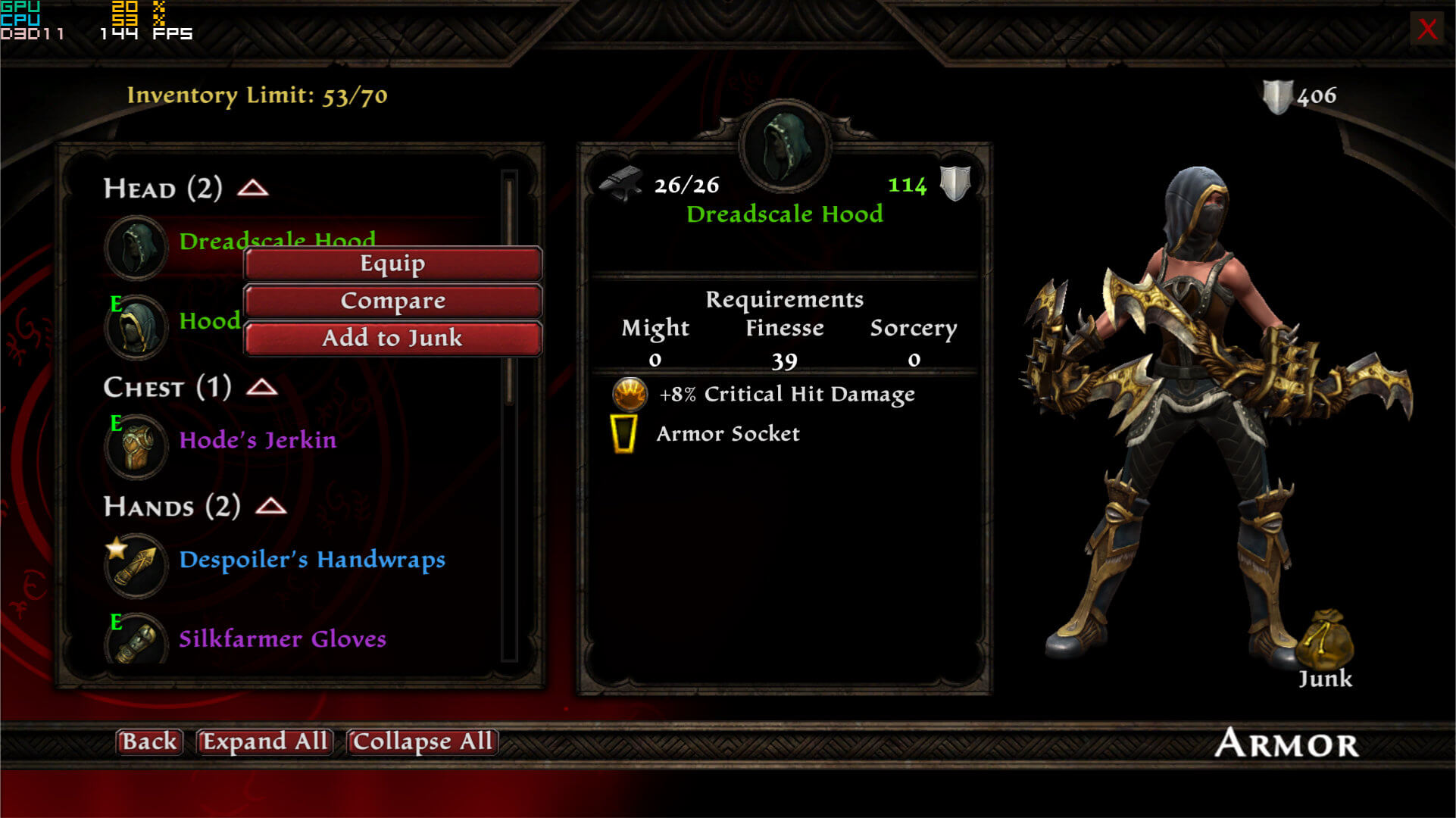Select Compare in the item popup
Screen dimensions: 1456x818
tap(392, 301)
